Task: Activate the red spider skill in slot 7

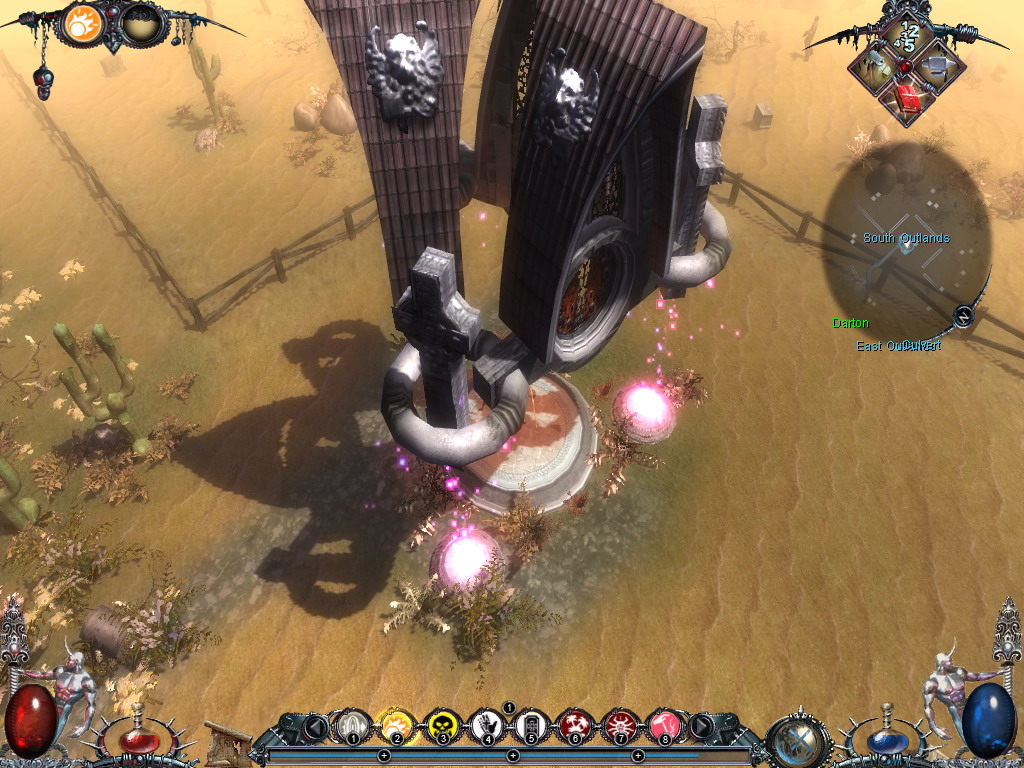Action: tap(620, 725)
